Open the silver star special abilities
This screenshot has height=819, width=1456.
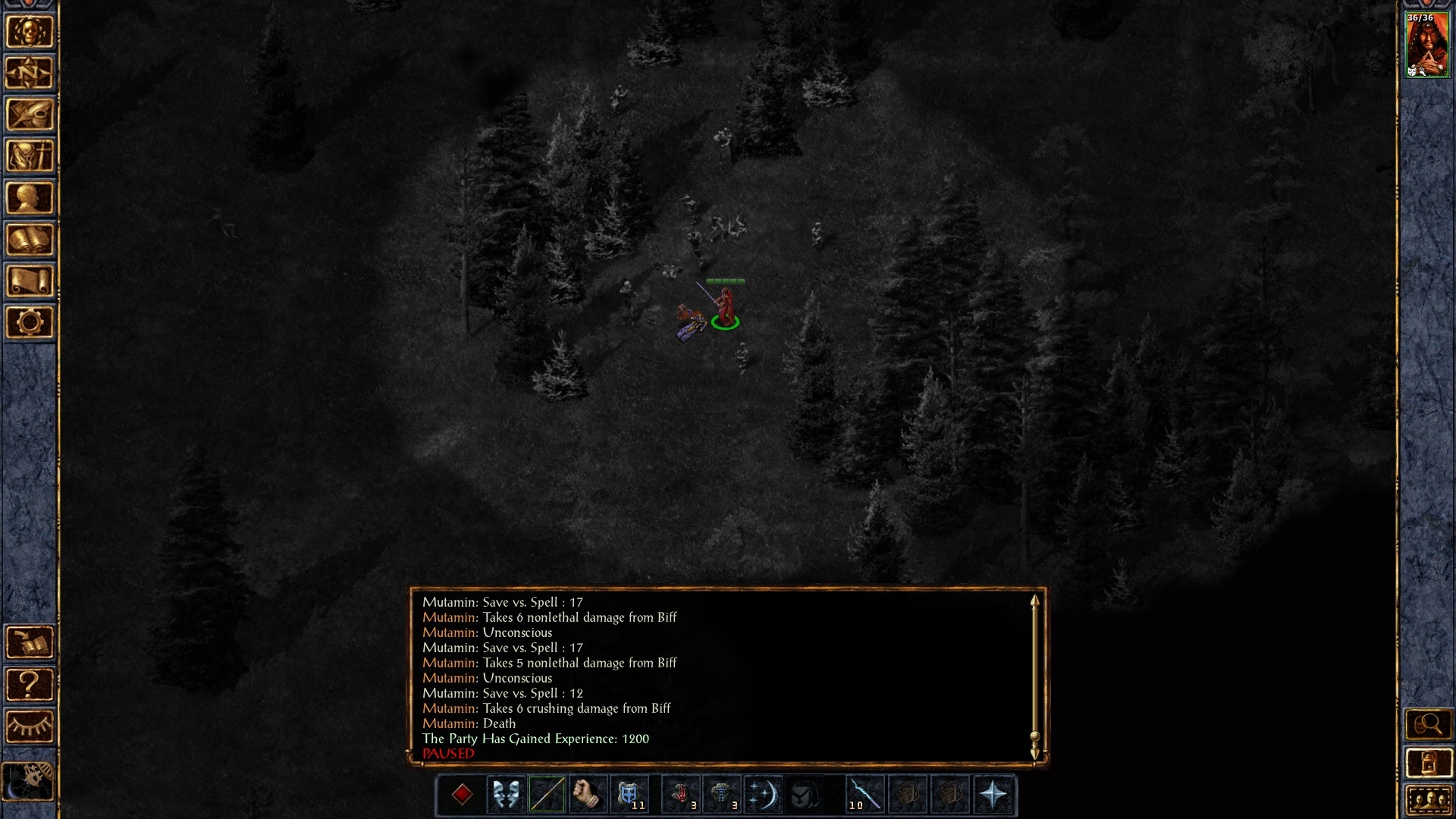tap(993, 795)
